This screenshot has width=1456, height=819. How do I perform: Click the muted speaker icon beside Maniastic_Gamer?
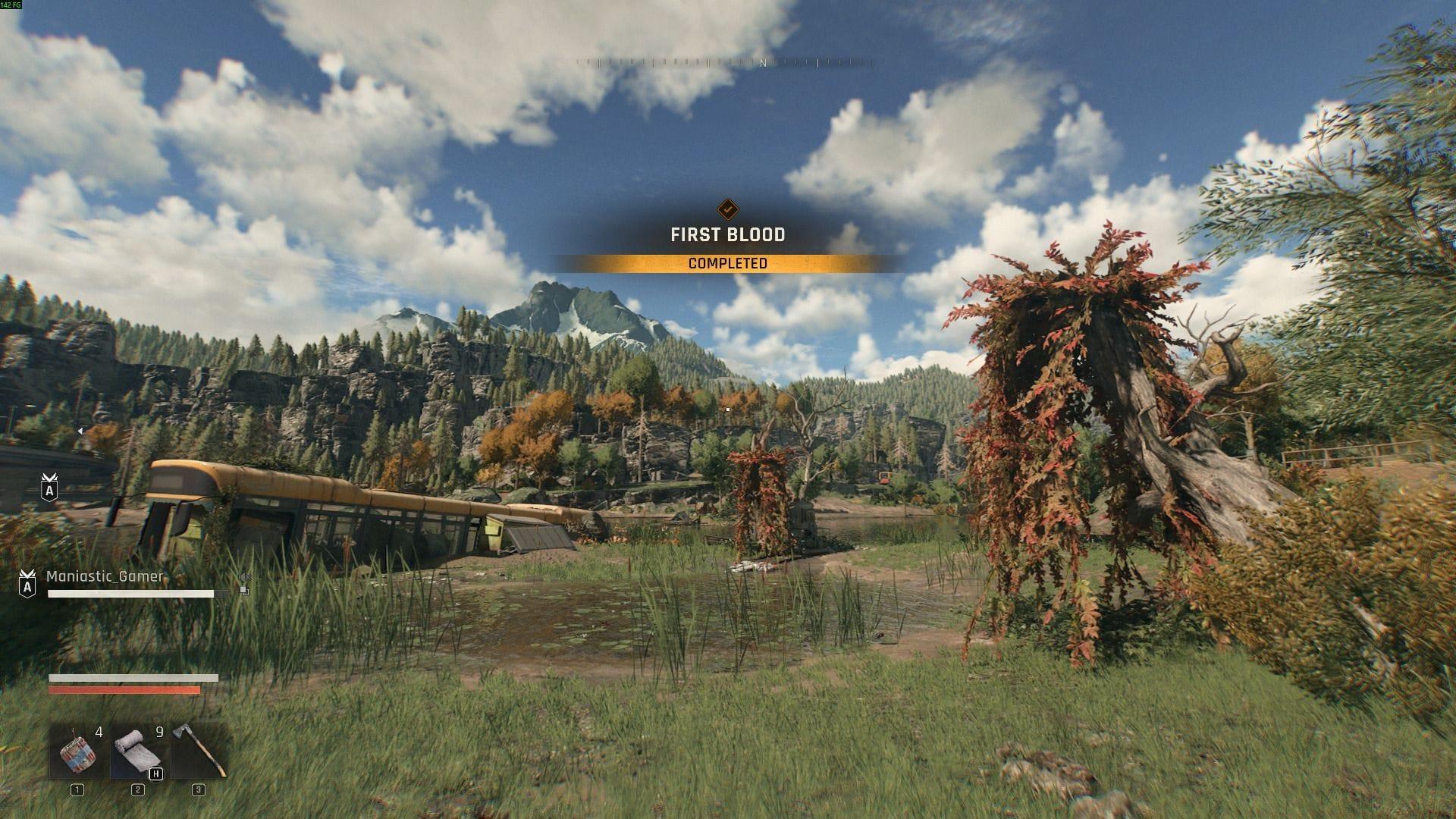[243, 578]
